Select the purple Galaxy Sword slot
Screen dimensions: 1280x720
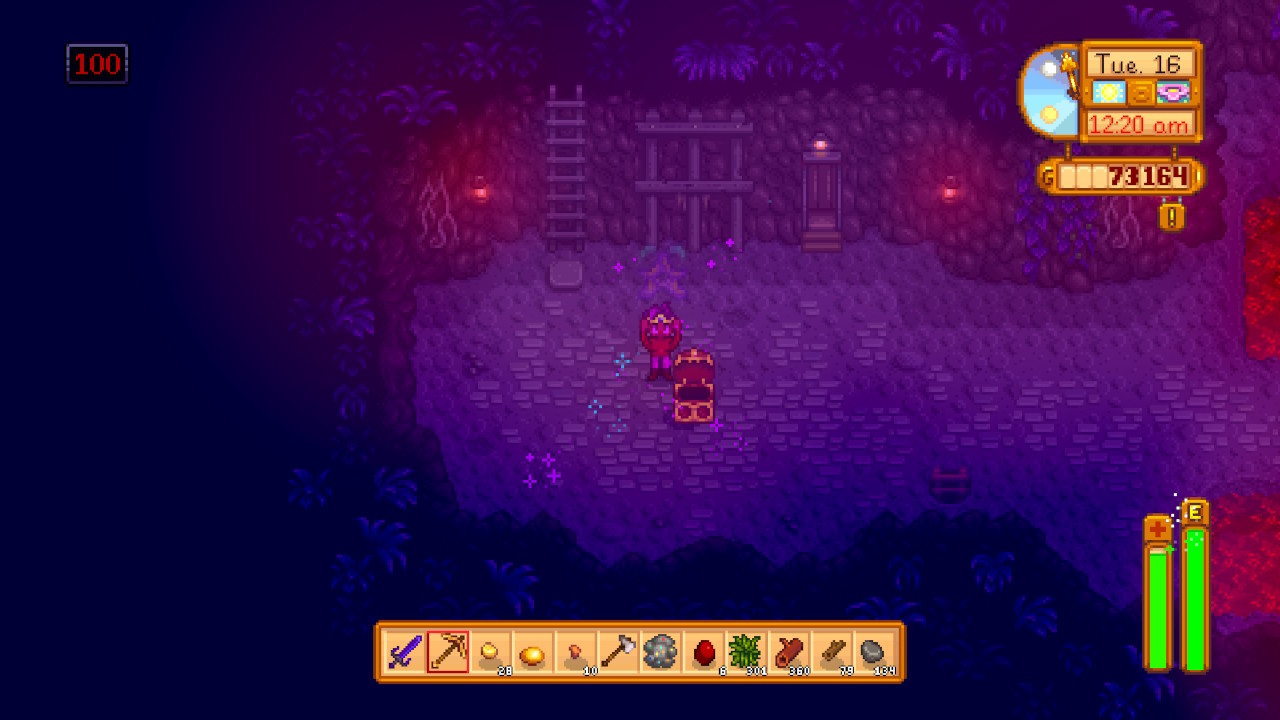pyautogui.click(x=404, y=653)
